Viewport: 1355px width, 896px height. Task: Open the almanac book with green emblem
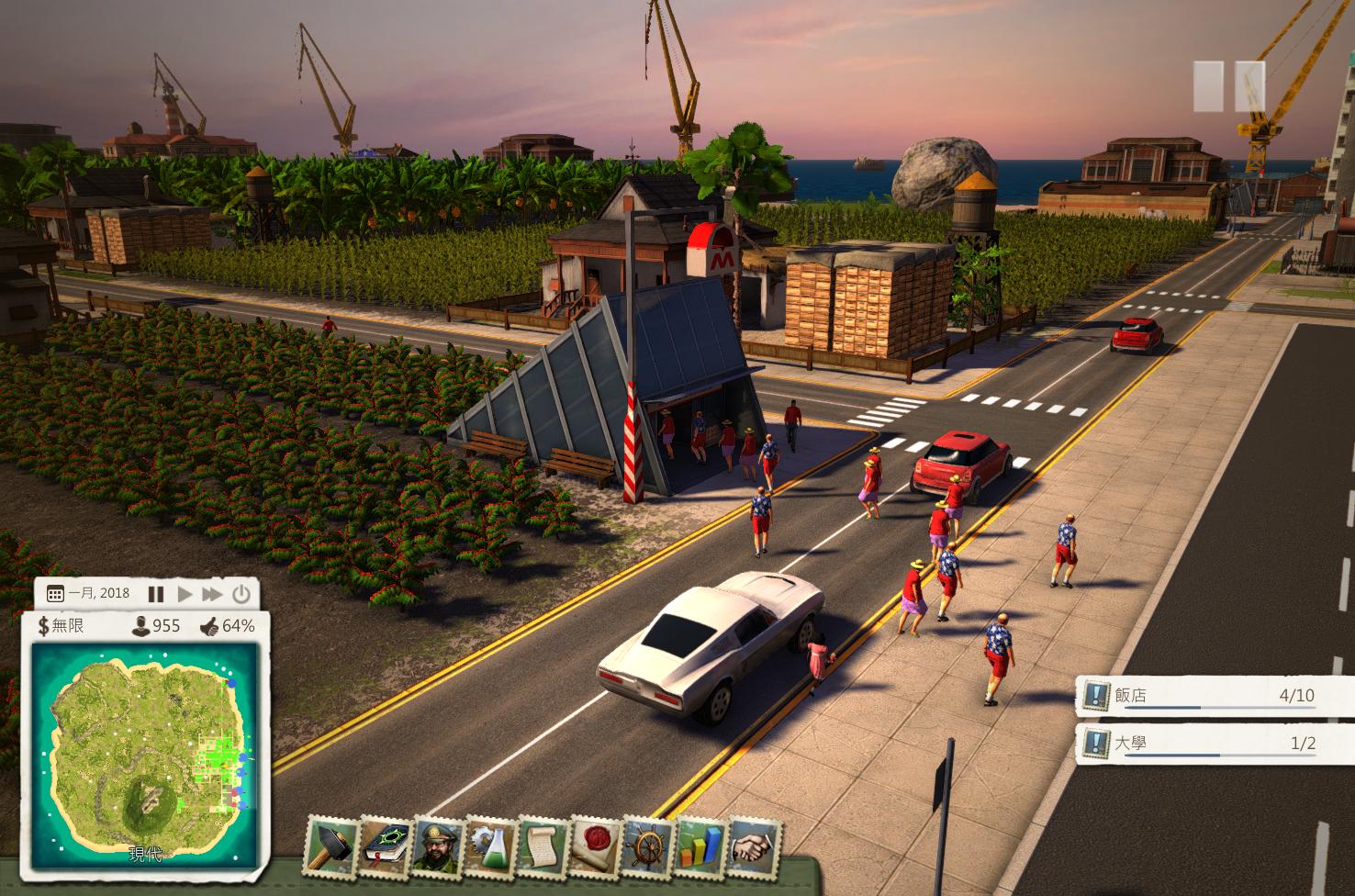[x=384, y=846]
